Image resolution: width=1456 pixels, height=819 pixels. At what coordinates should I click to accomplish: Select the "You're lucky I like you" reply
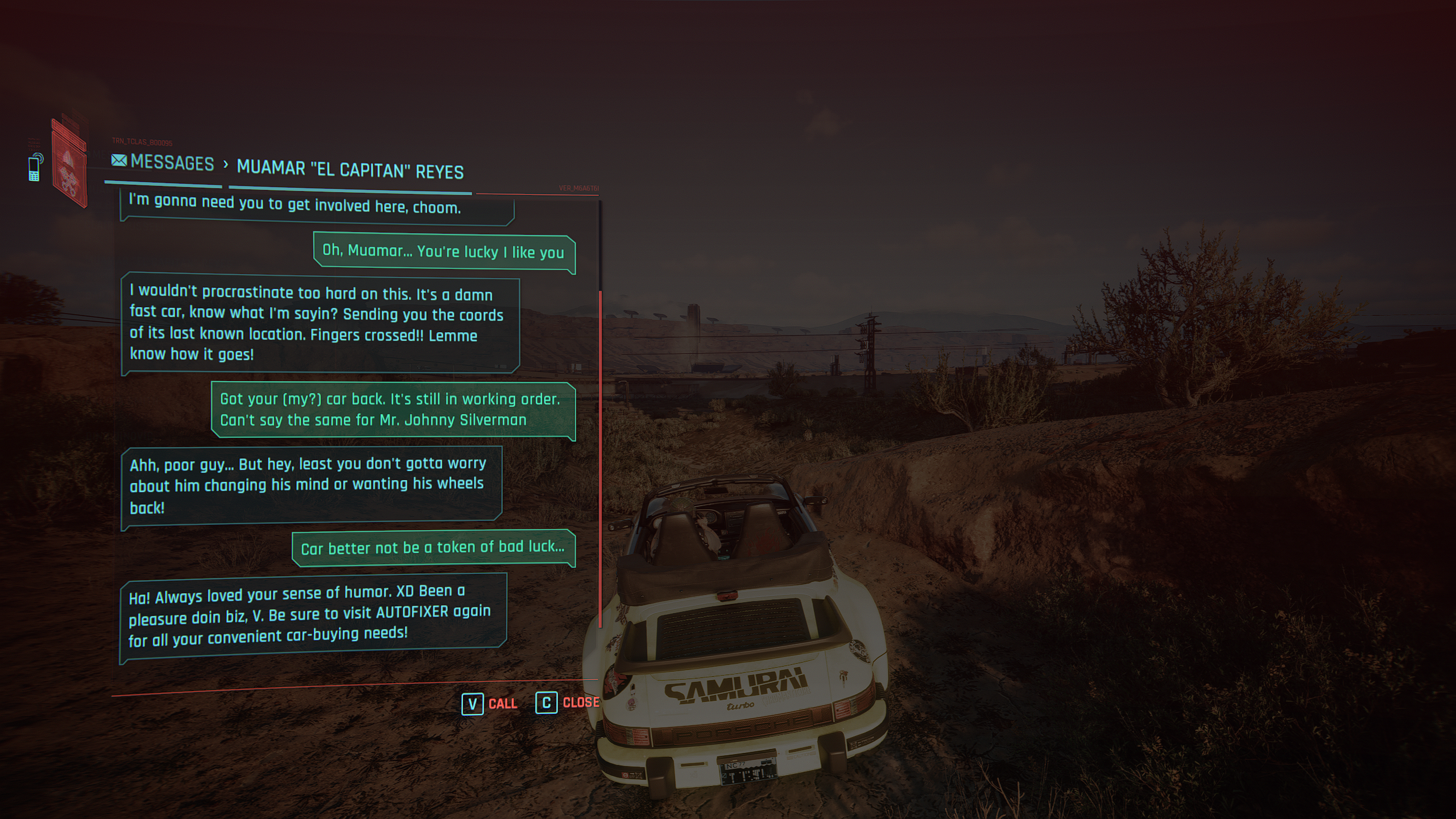coord(444,252)
